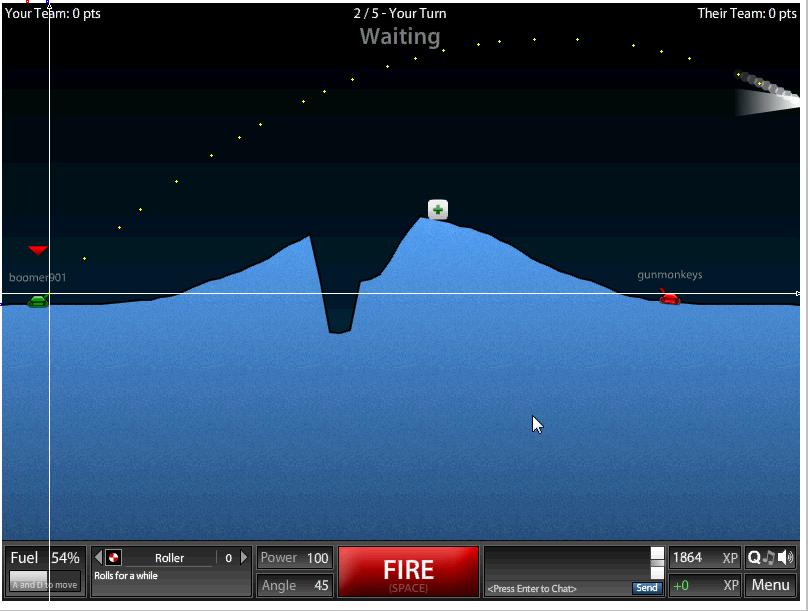Image resolution: width=808 pixels, height=611 pixels.
Task: Switch to the next weapon
Action: 244,558
